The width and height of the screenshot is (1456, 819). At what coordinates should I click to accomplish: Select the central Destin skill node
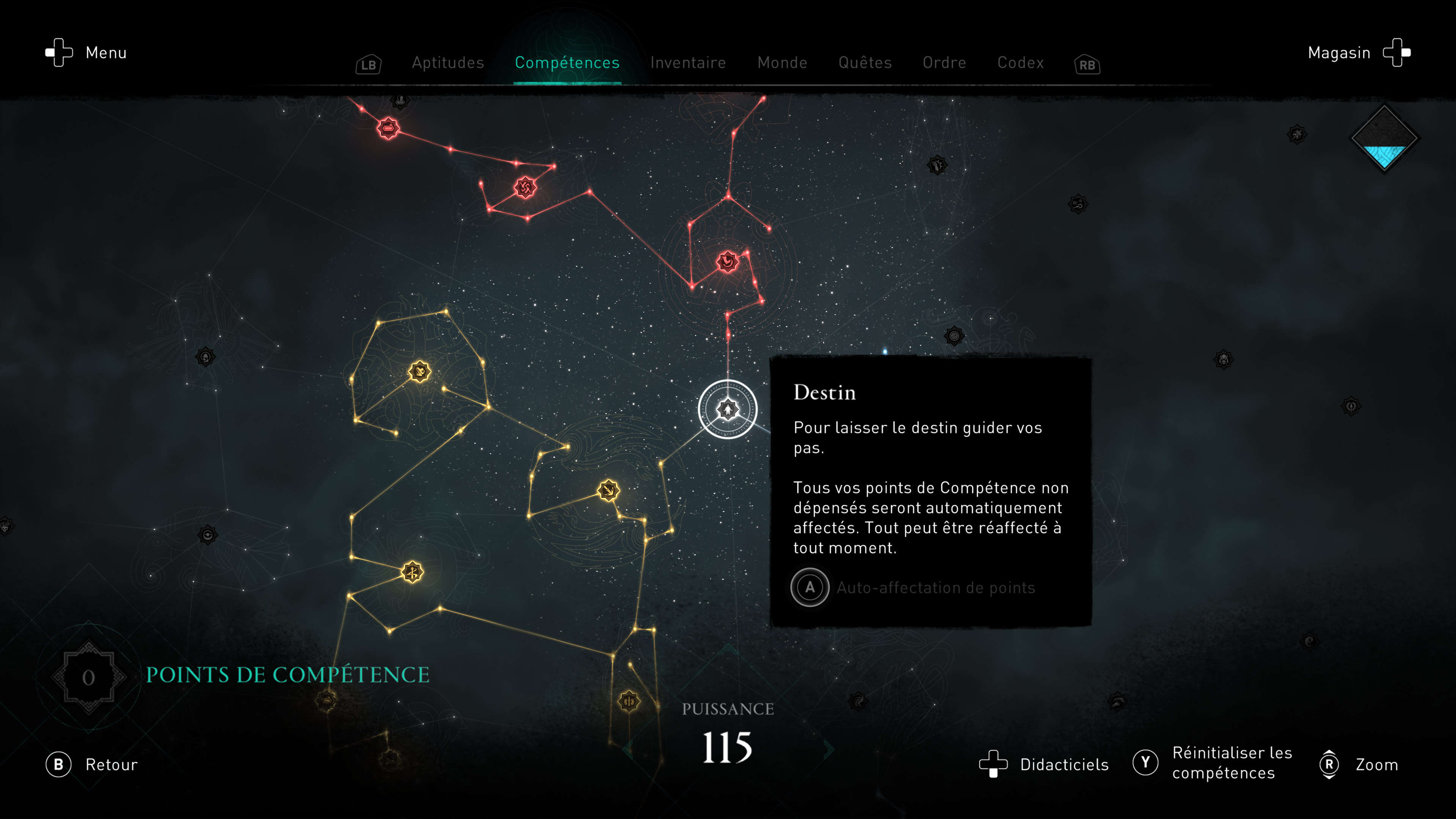[728, 409]
